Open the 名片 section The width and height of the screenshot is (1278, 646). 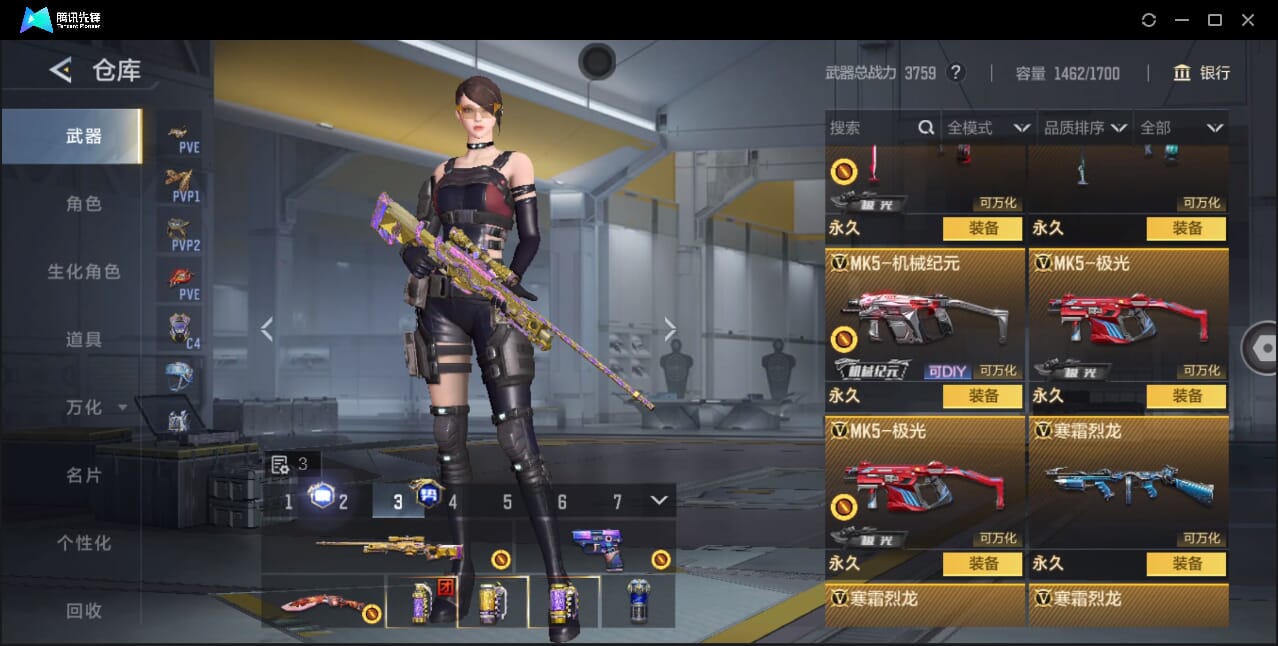[84, 476]
